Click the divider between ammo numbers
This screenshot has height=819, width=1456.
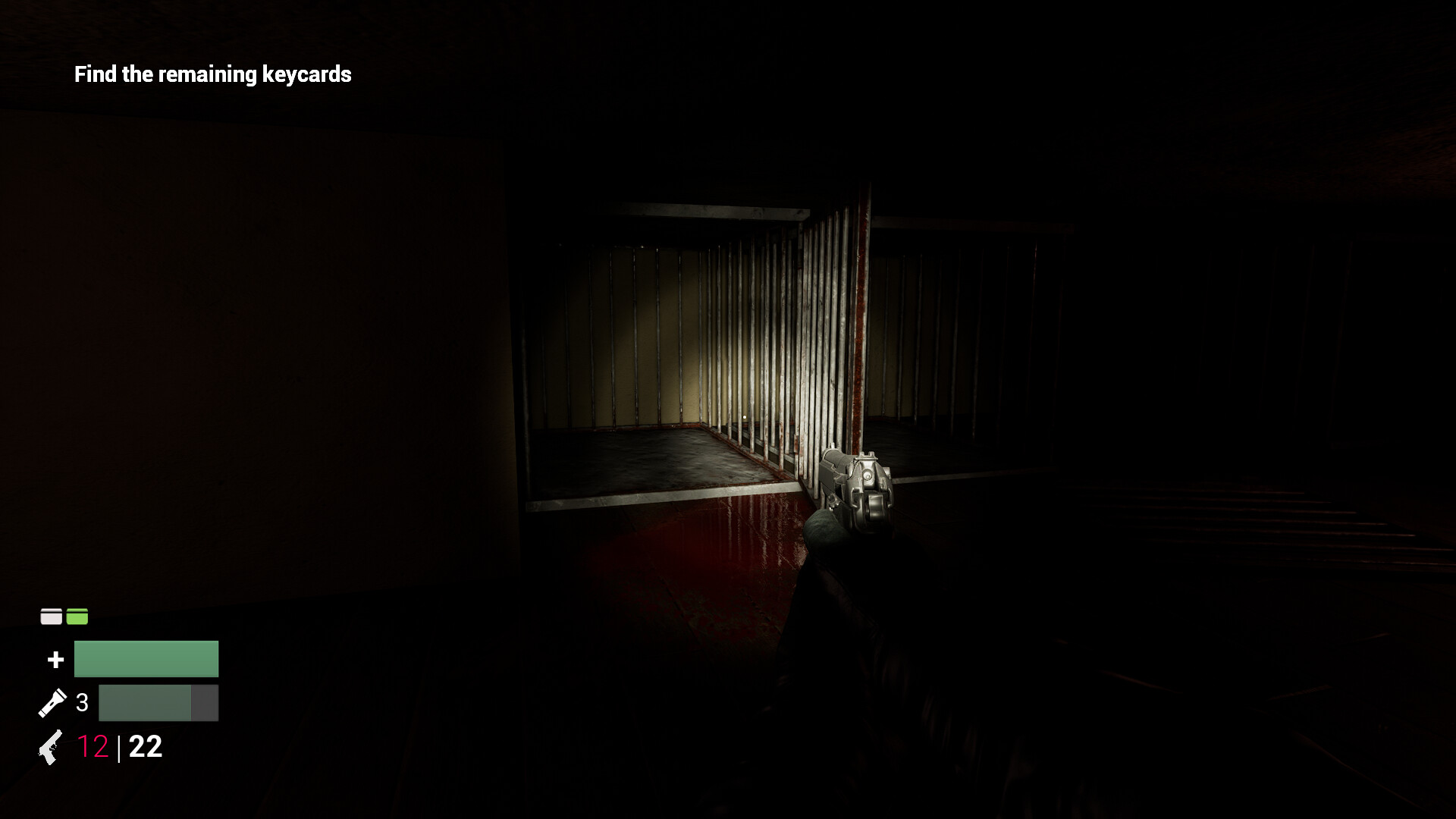pos(120,748)
